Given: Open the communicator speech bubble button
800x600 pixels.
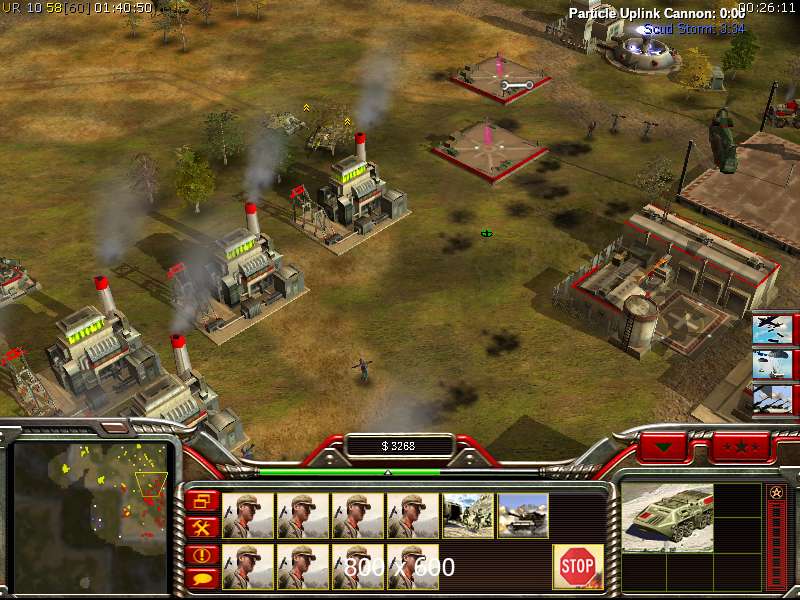Looking at the screenshot, I should click(x=202, y=577).
